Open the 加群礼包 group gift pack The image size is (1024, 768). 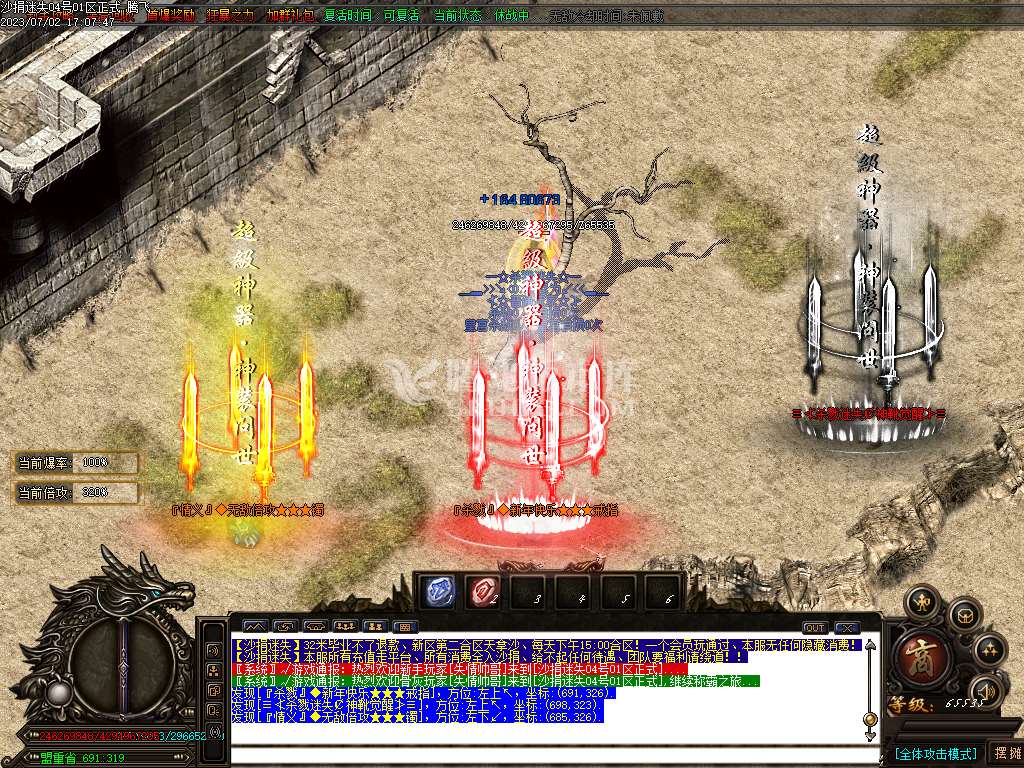coord(288,16)
